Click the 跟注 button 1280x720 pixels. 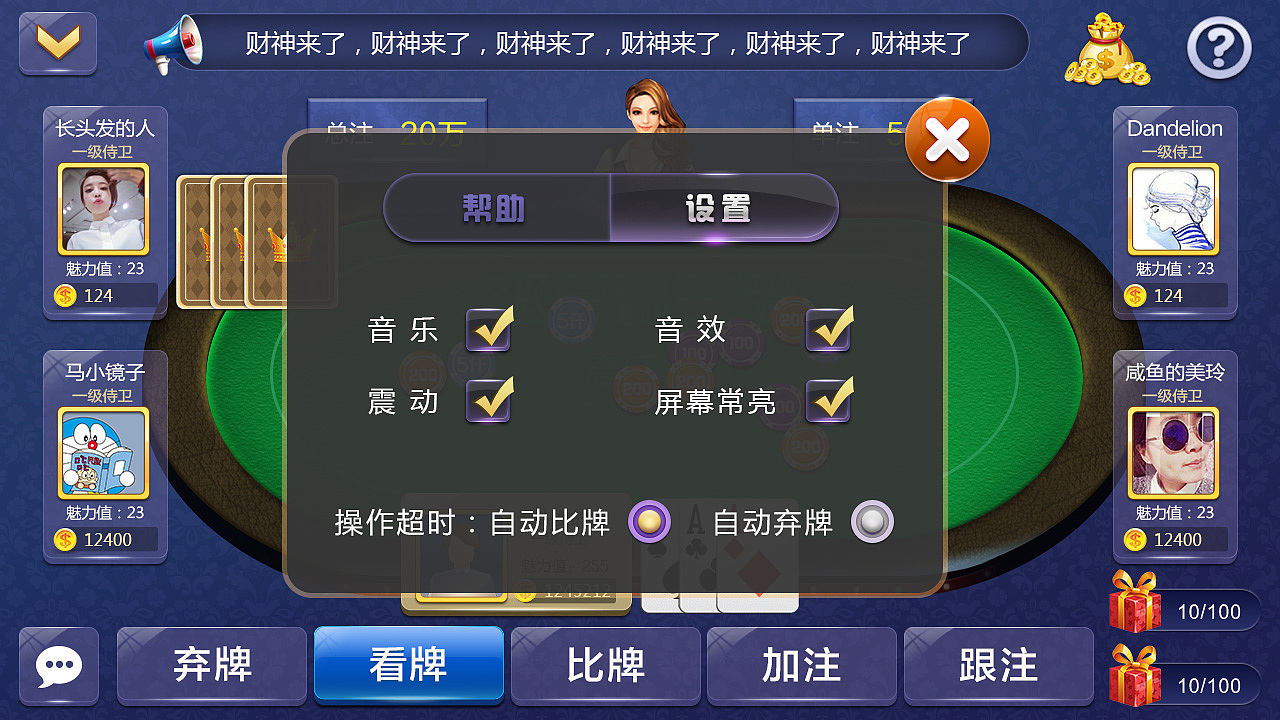point(999,665)
